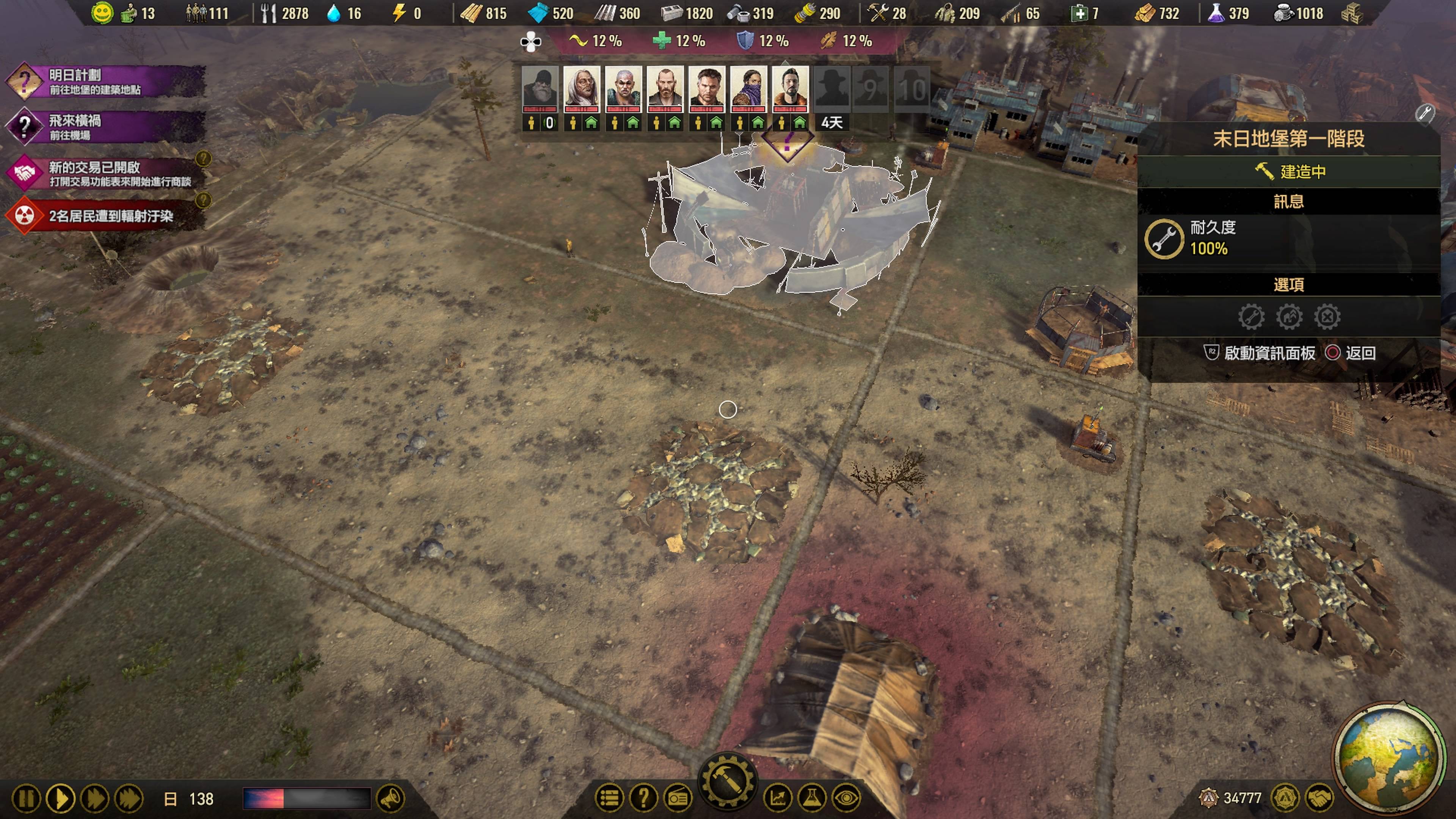
Task: Open the radio icon menu
Action: [678, 798]
